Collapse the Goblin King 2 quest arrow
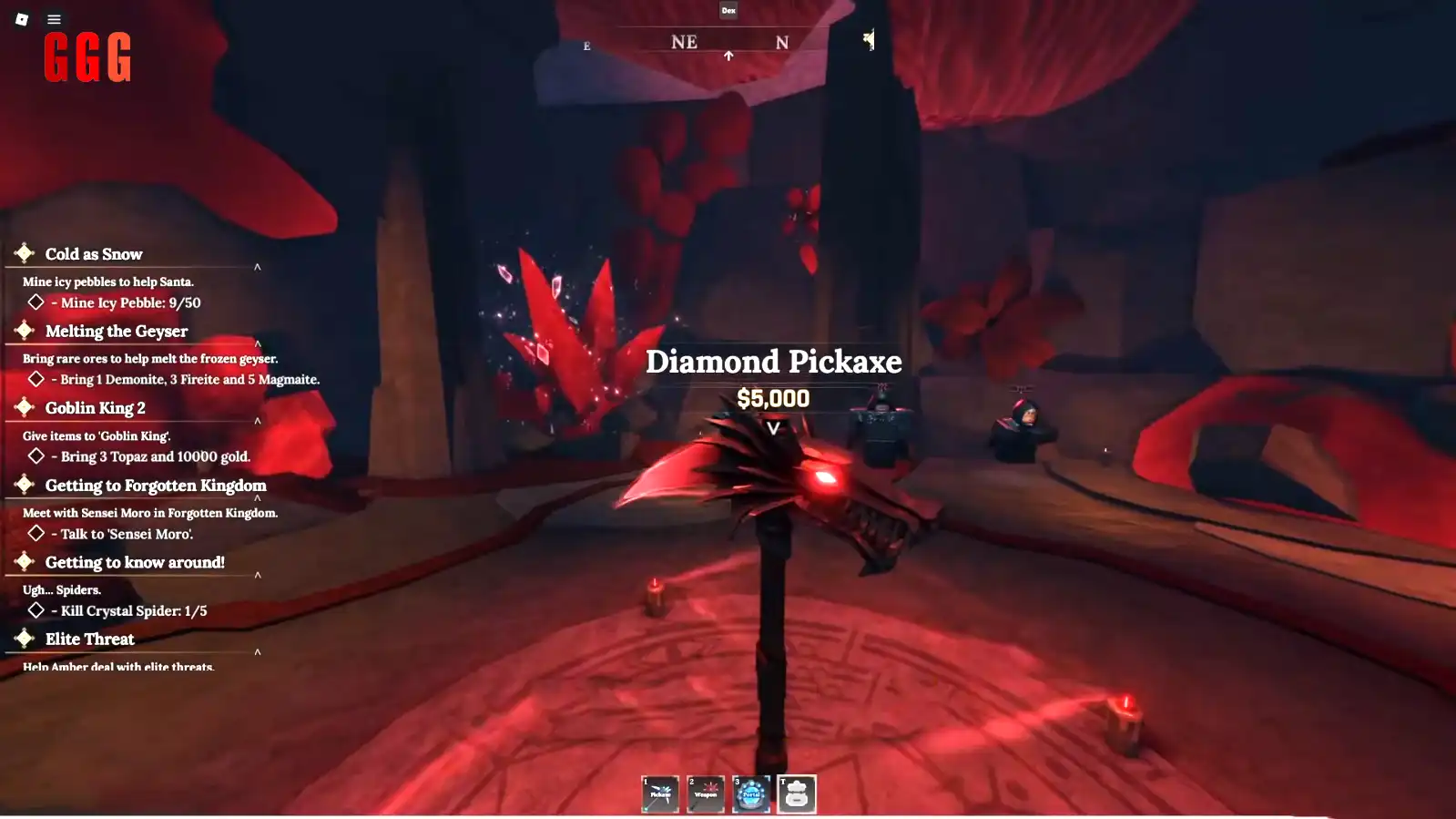 [258, 421]
